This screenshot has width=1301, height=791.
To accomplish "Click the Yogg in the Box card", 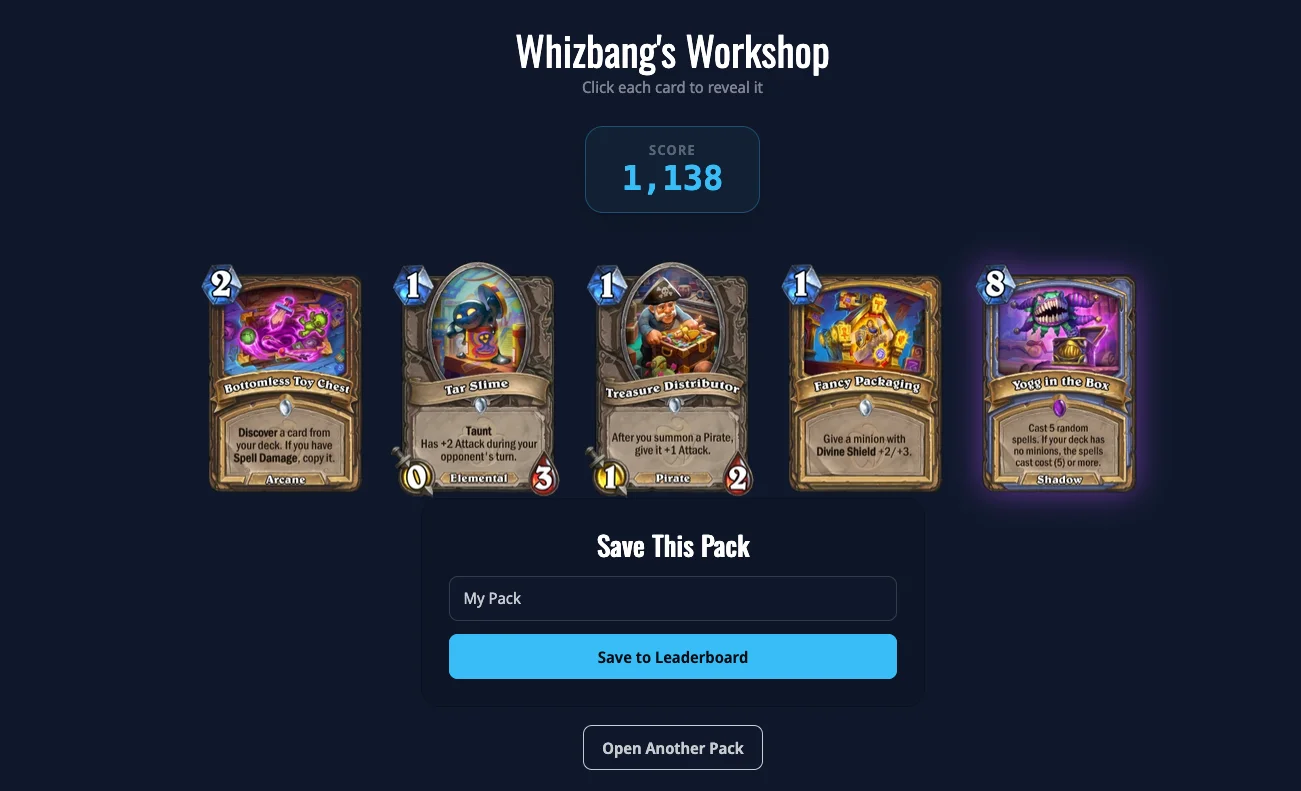I will 1059,384.
